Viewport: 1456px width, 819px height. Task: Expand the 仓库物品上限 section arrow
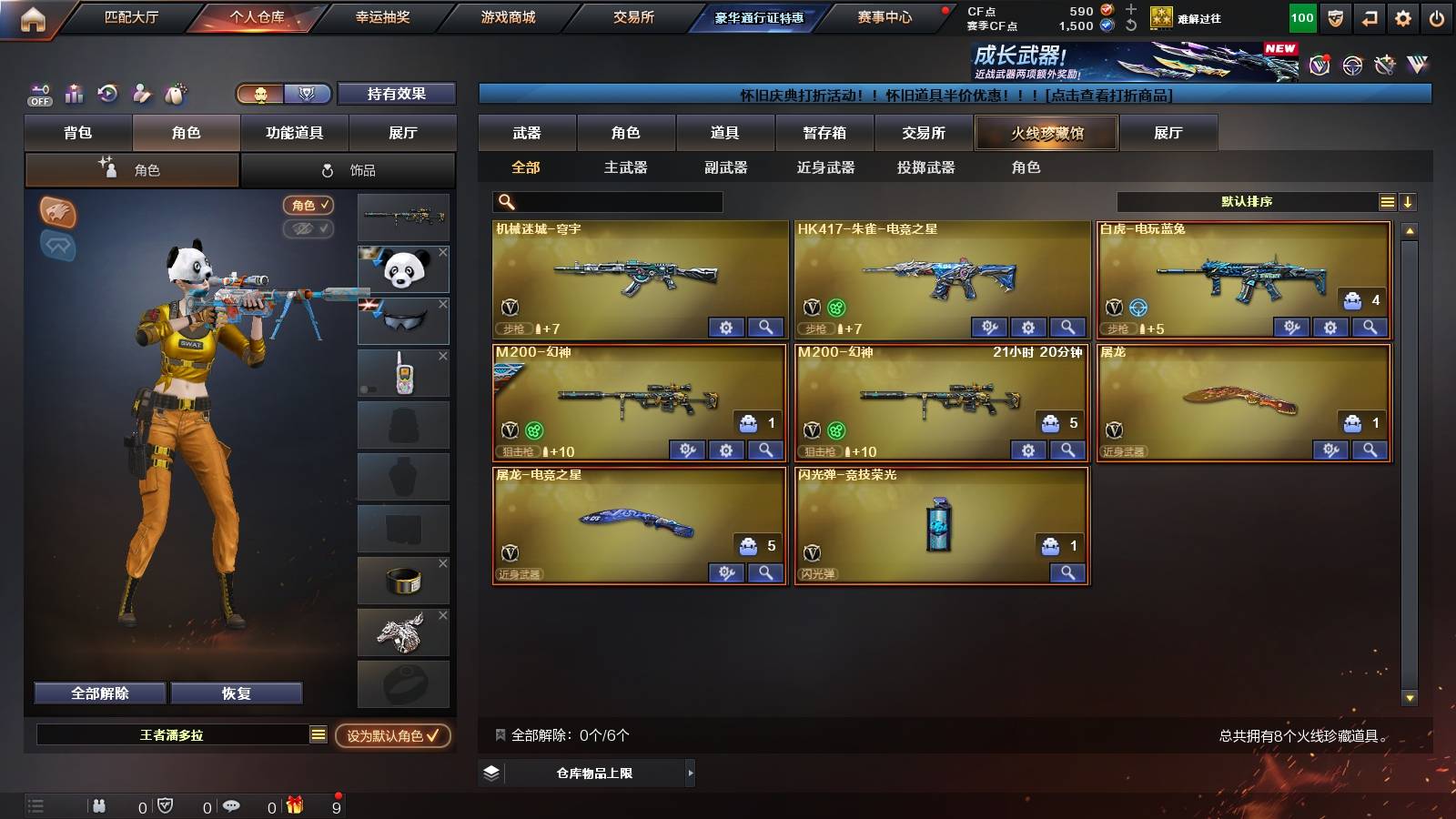click(x=690, y=772)
